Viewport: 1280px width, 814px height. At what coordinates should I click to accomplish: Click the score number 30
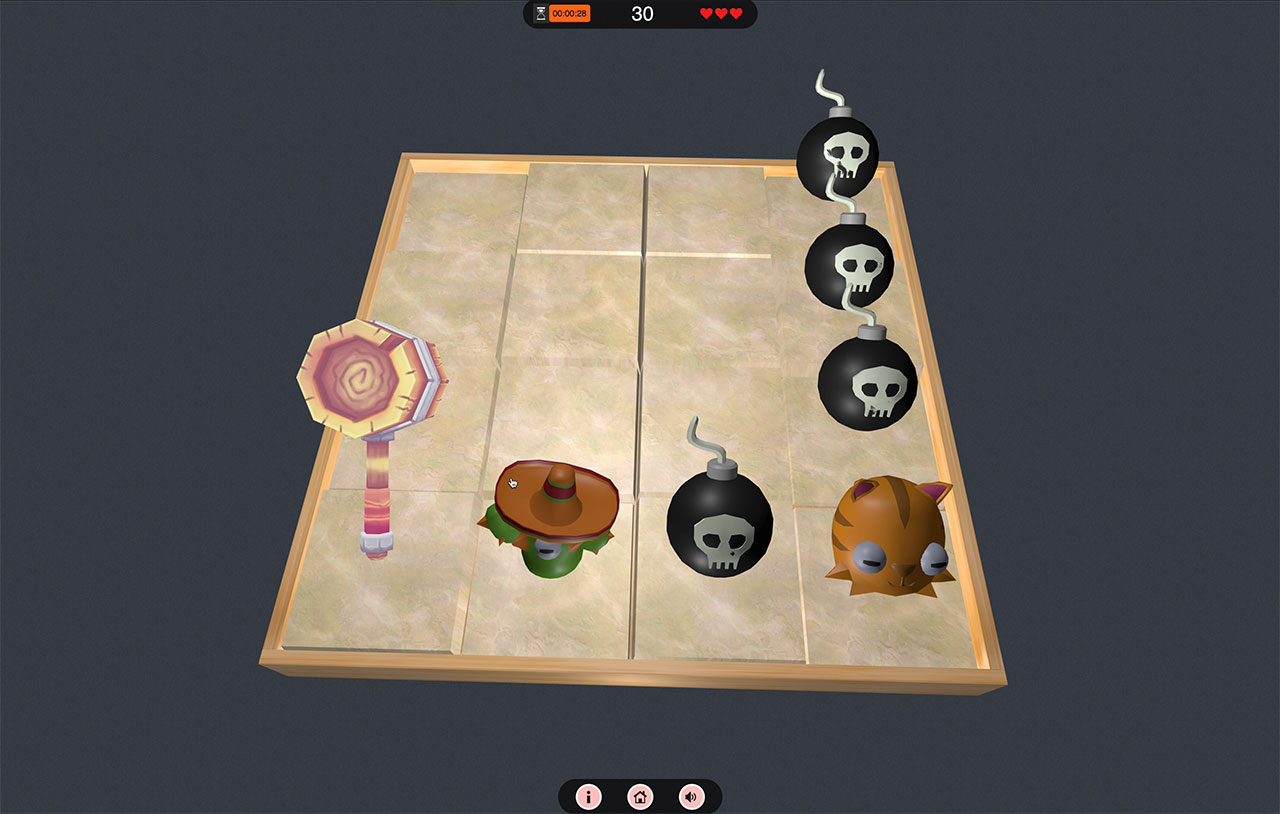(x=642, y=13)
